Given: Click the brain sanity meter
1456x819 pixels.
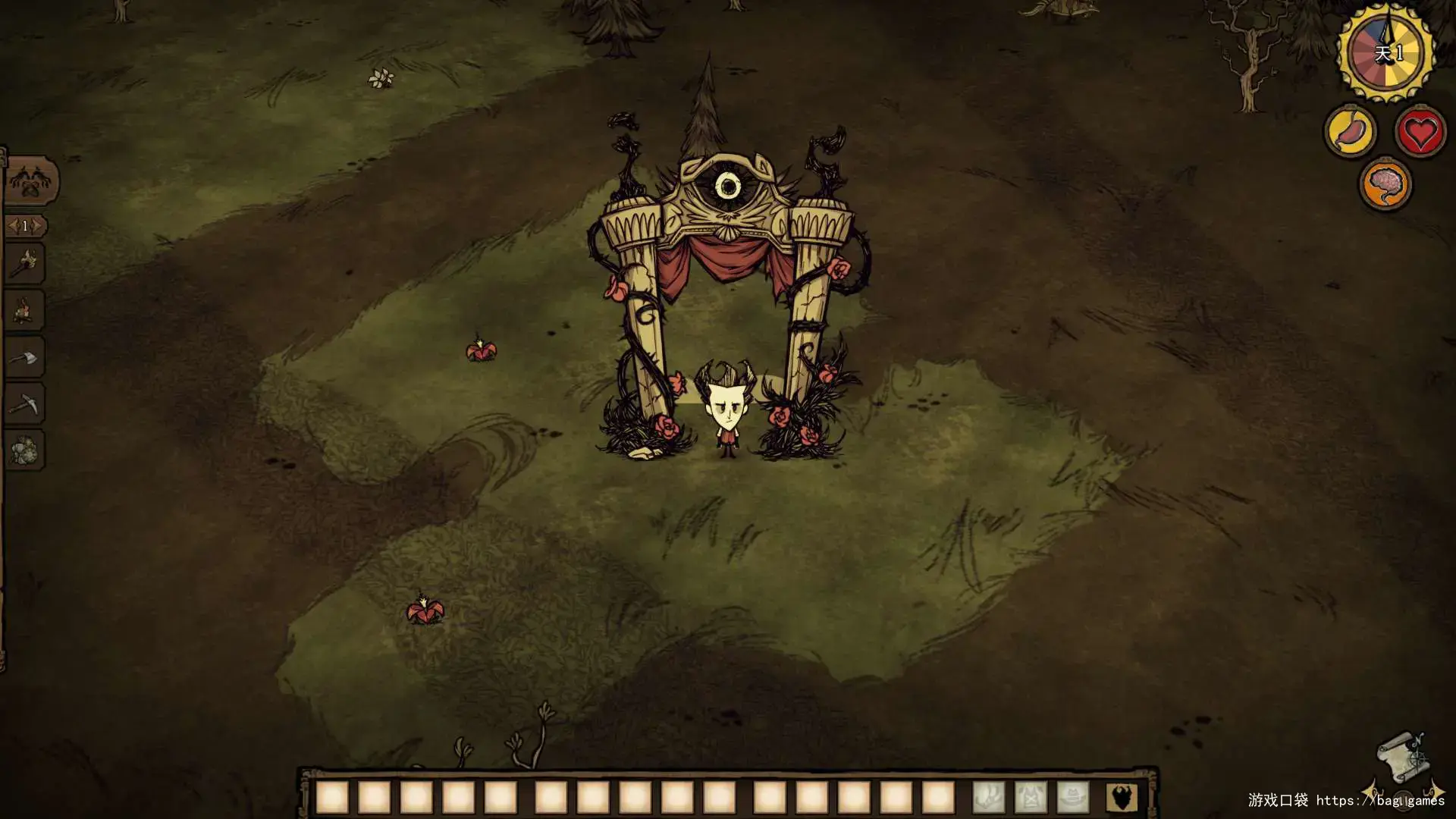Looking at the screenshot, I should pyautogui.click(x=1385, y=184).
